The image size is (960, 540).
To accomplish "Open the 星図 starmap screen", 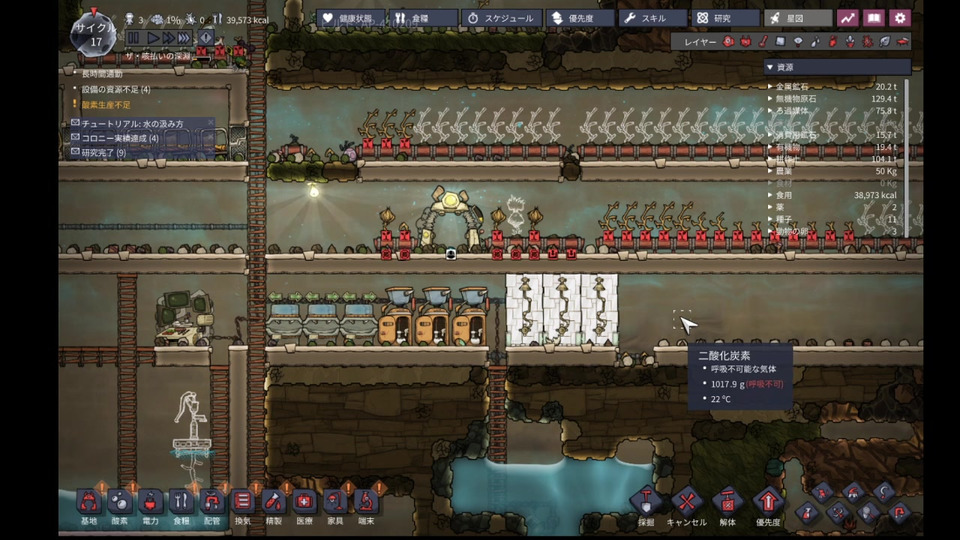I will pos(798,18).
